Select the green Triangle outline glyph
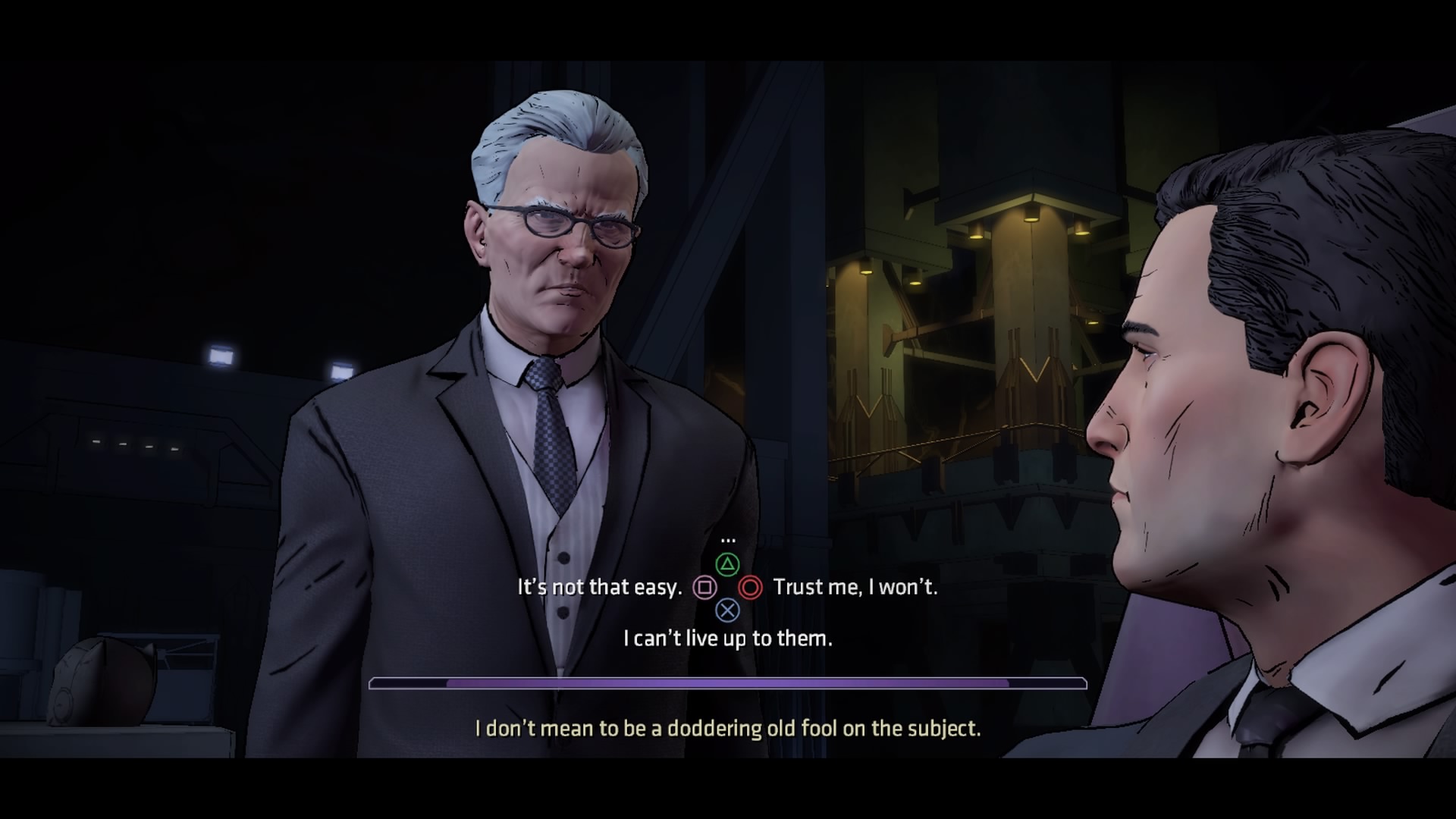The image size is (1456, 819). point(729,563)
